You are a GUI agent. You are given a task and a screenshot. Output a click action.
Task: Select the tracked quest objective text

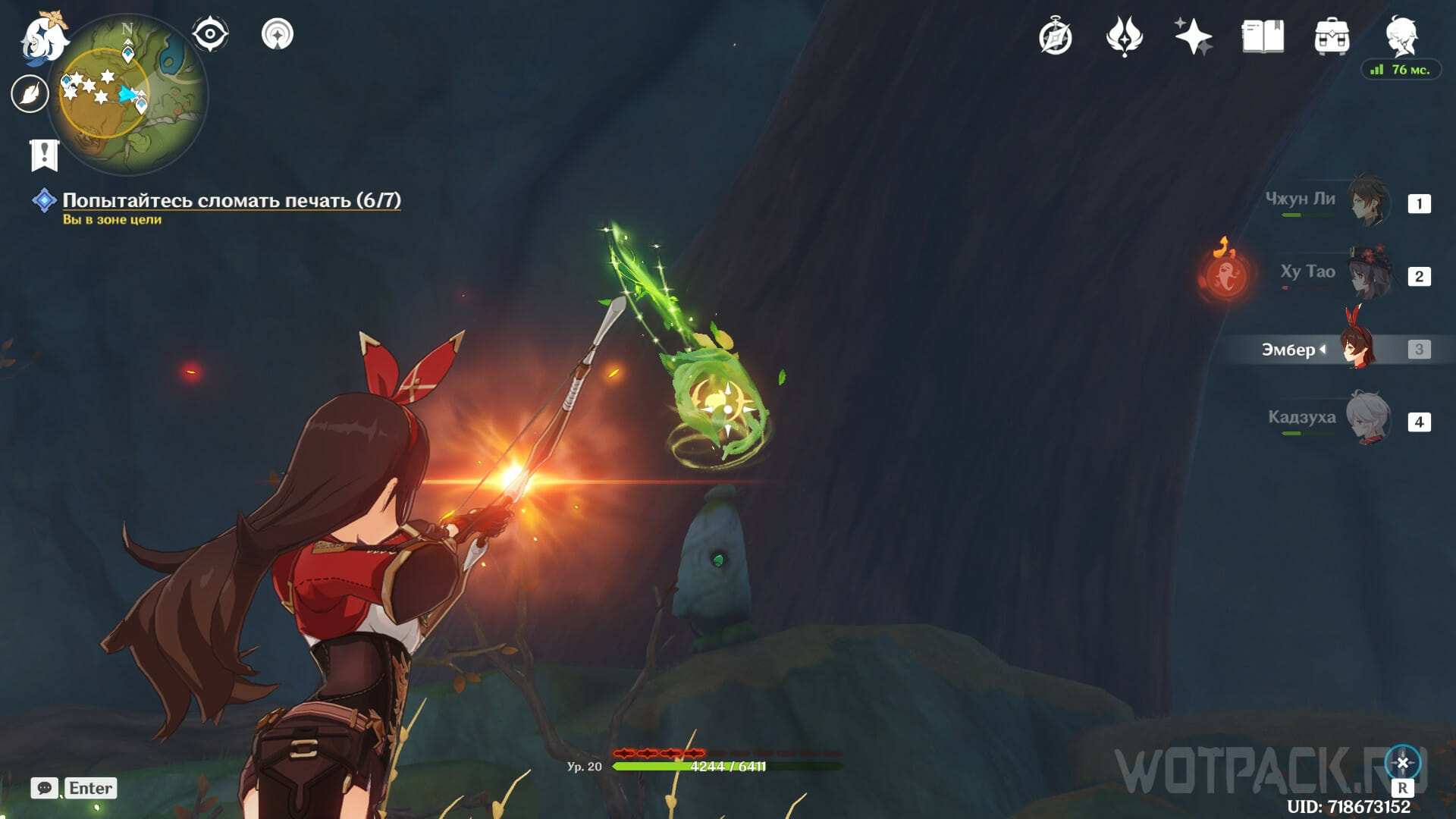coord(231,200)
